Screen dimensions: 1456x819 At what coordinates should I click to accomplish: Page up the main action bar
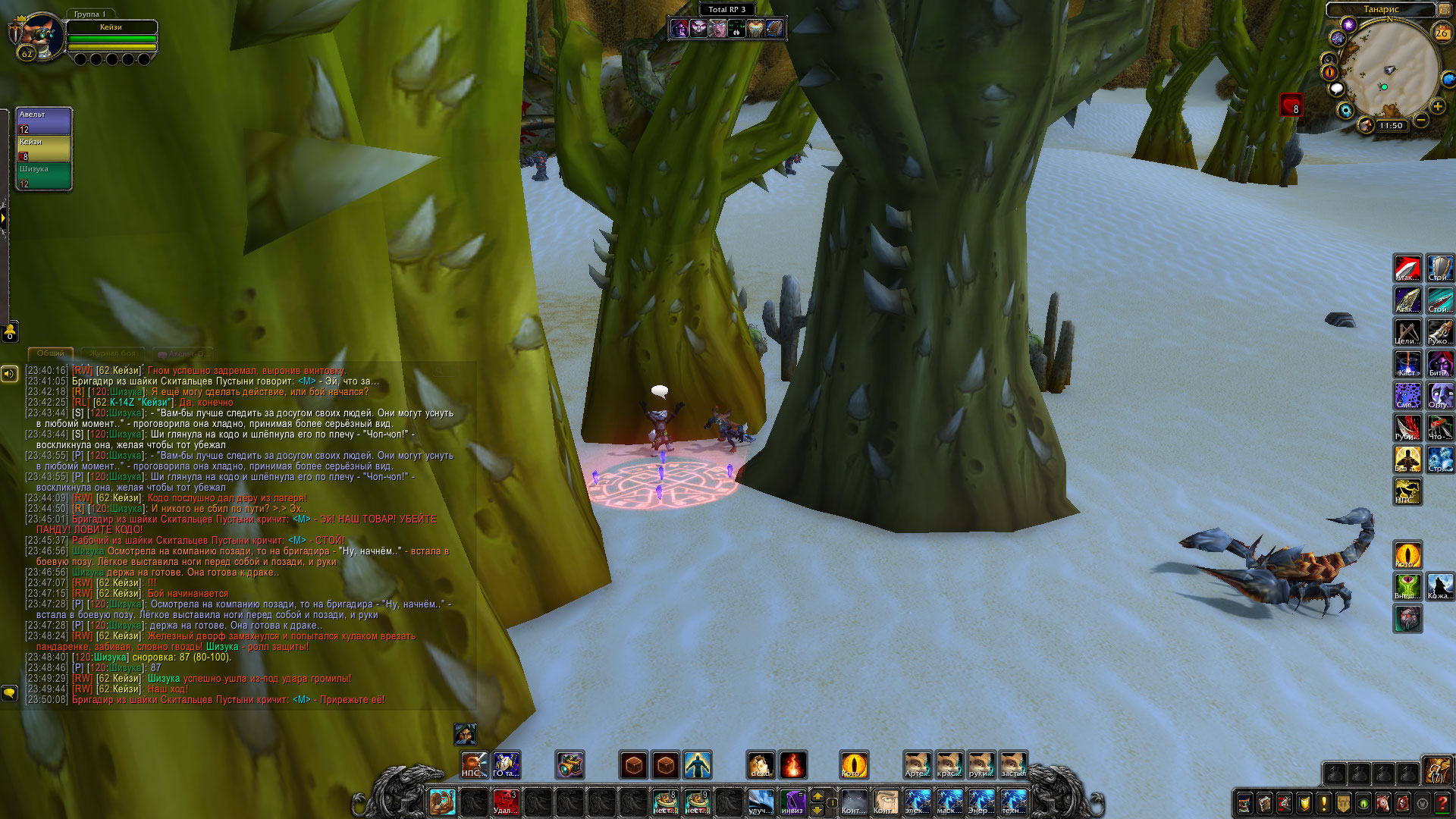[817, 795]
